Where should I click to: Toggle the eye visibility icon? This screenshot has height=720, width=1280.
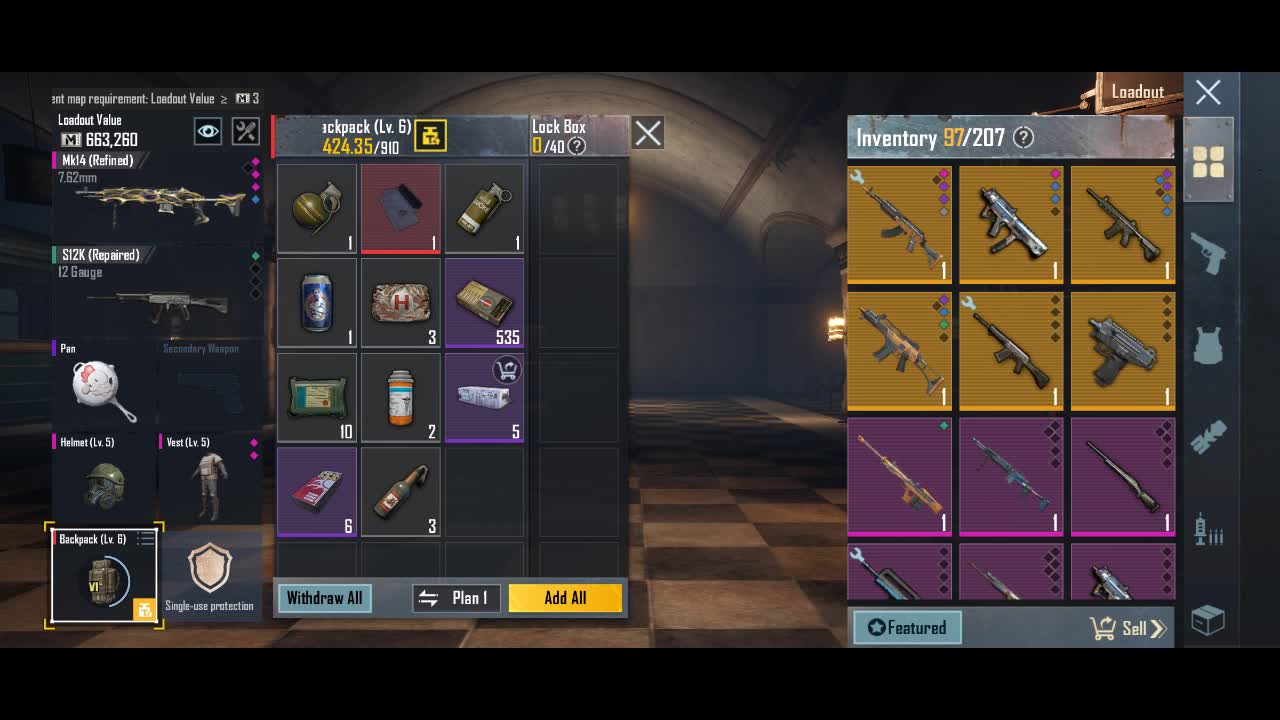(x=208, y=131)
